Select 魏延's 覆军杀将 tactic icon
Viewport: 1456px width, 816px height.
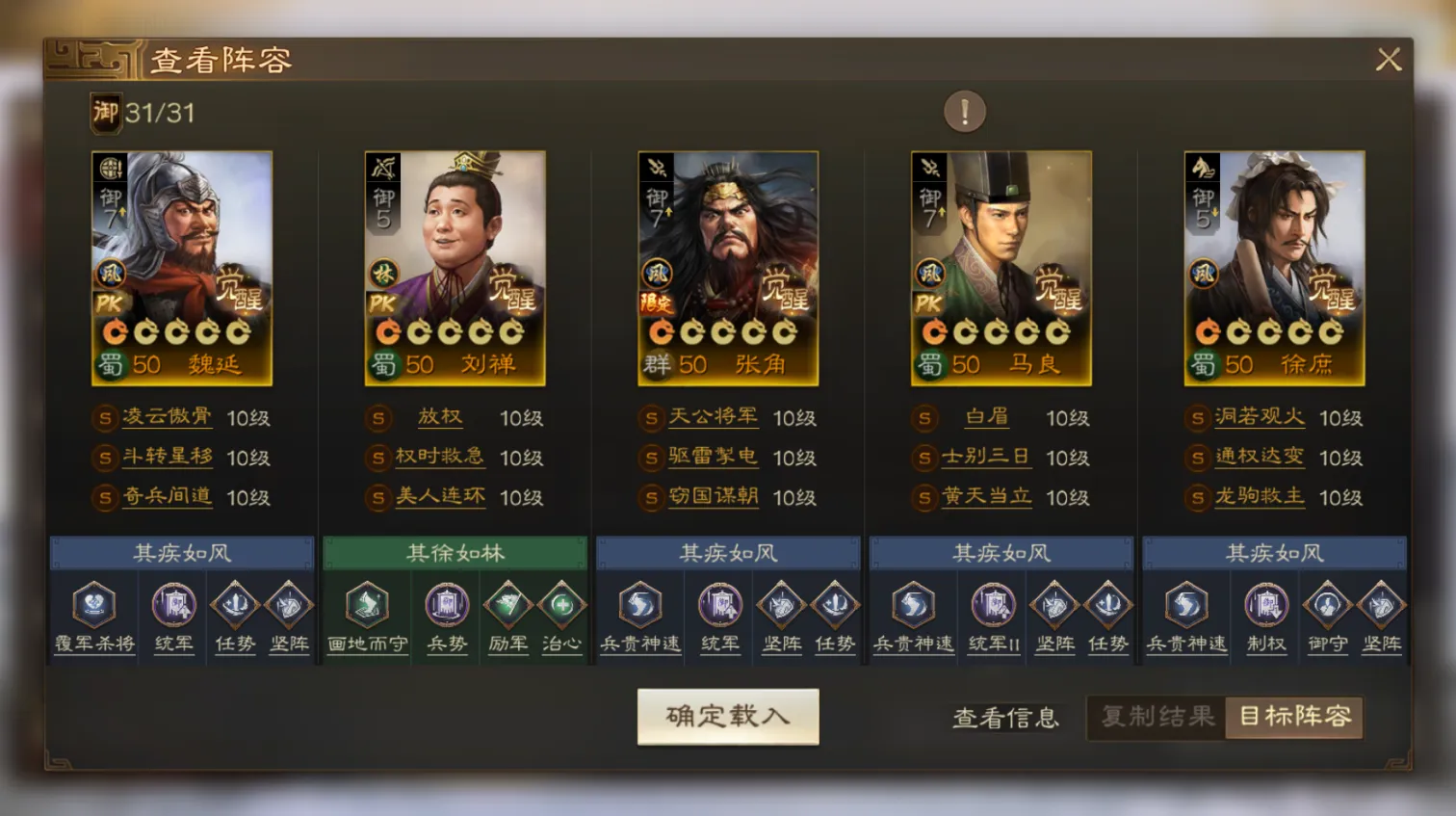tap(92, 615)
